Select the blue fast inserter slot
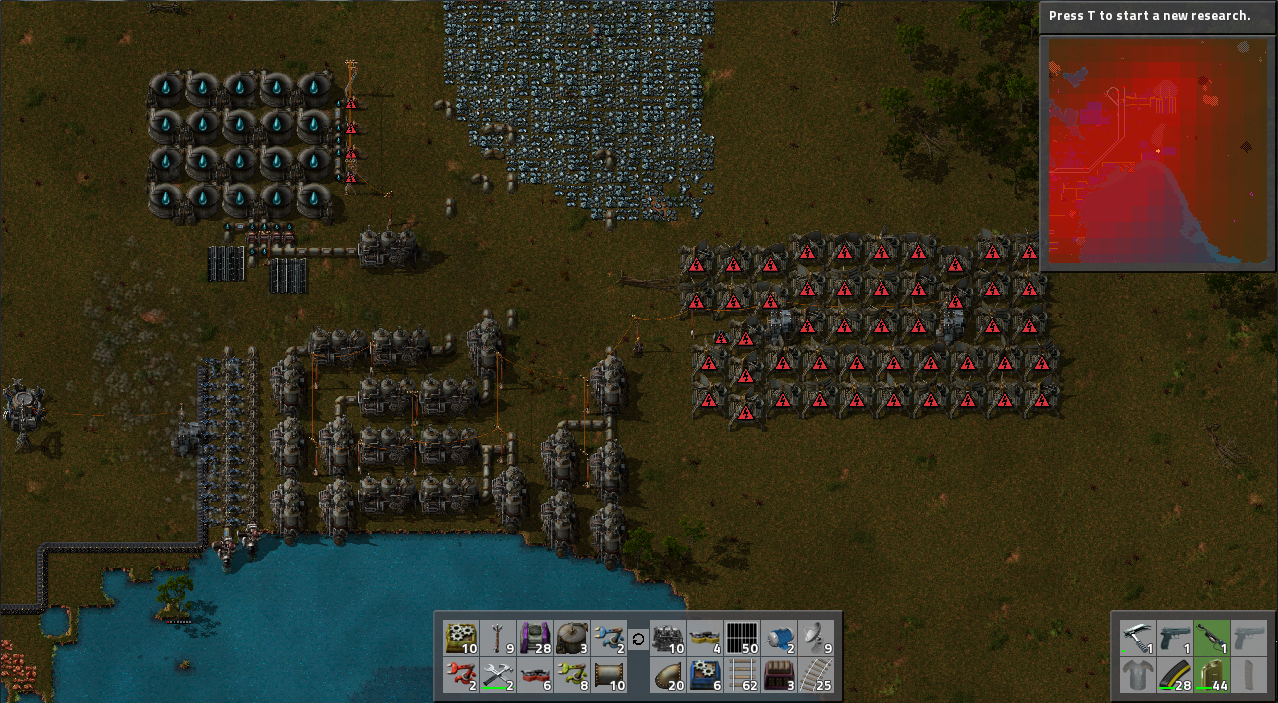 [x=609, y=637]
